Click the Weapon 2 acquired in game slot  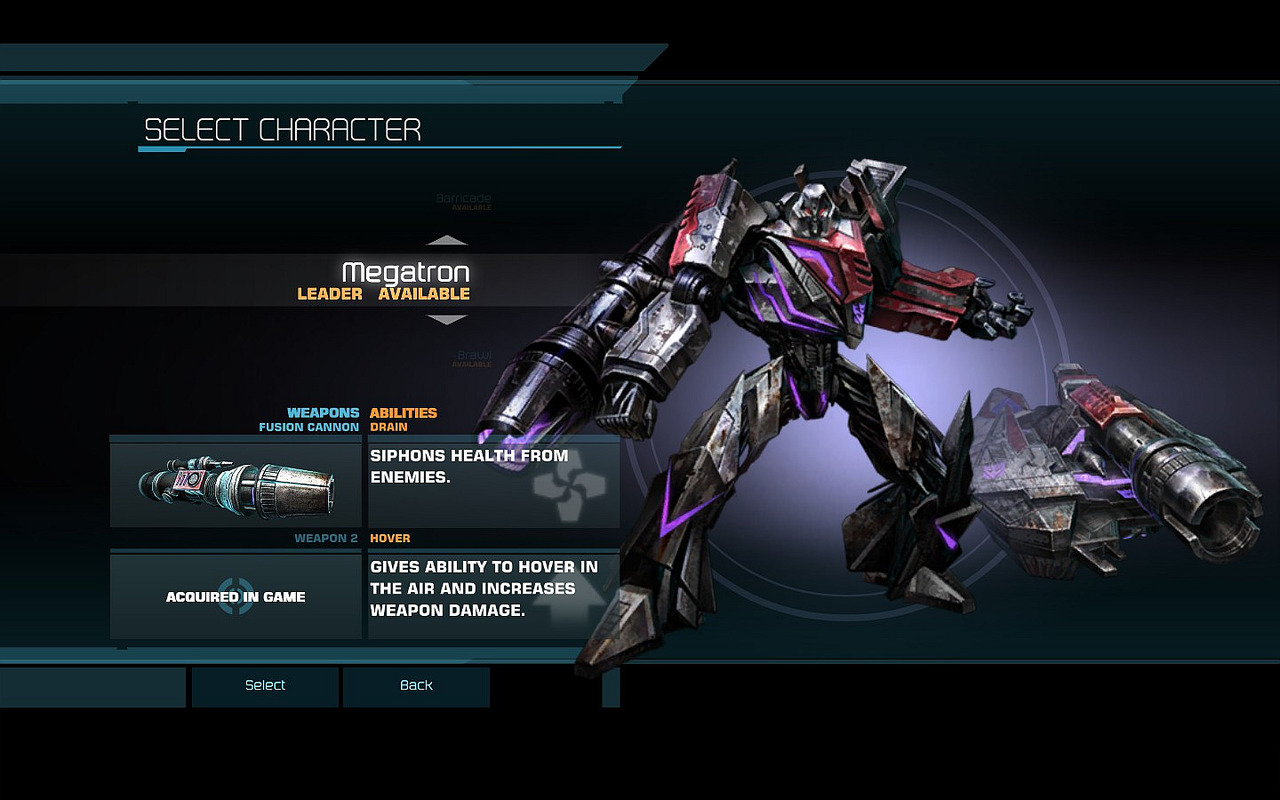click(236, 597)
